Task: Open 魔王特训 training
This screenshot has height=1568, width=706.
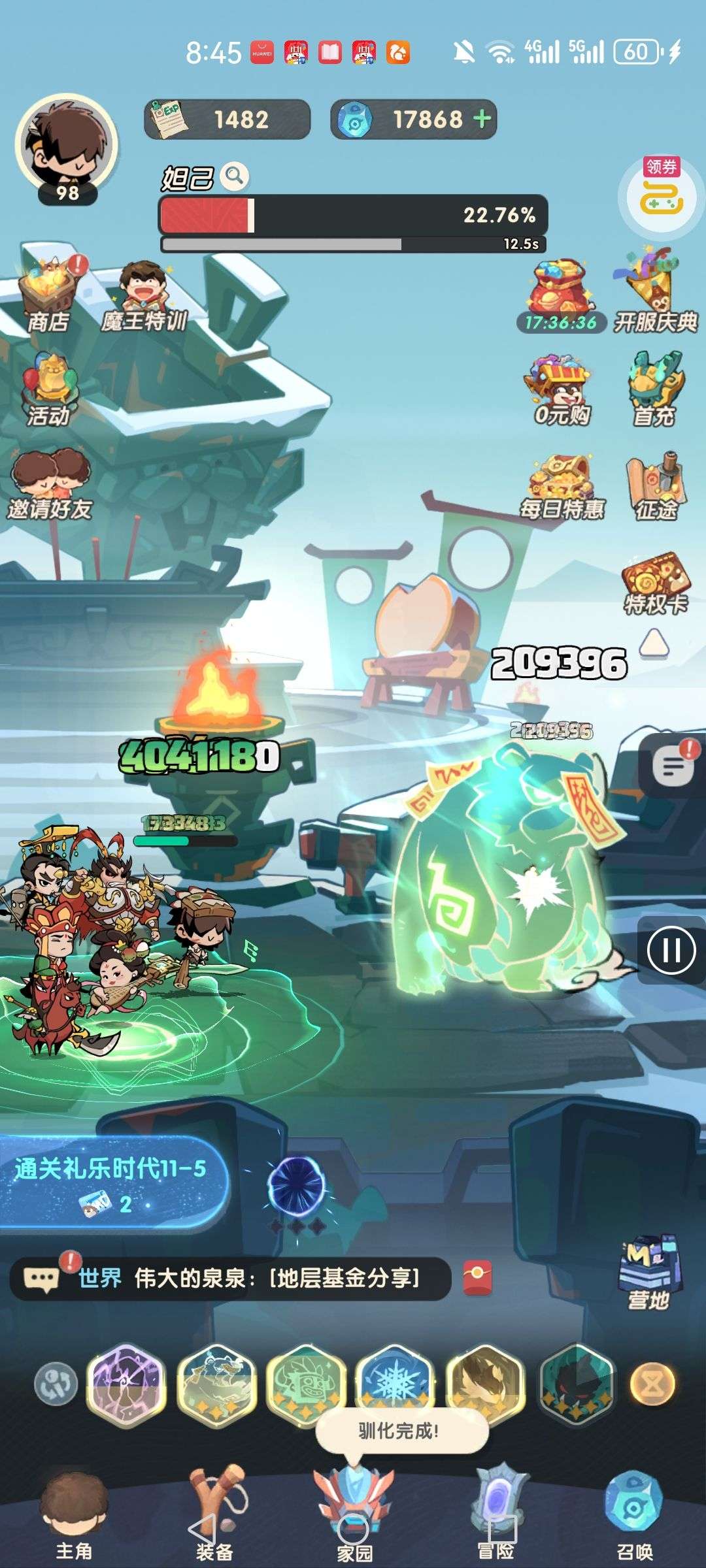Action: [144, 297]
